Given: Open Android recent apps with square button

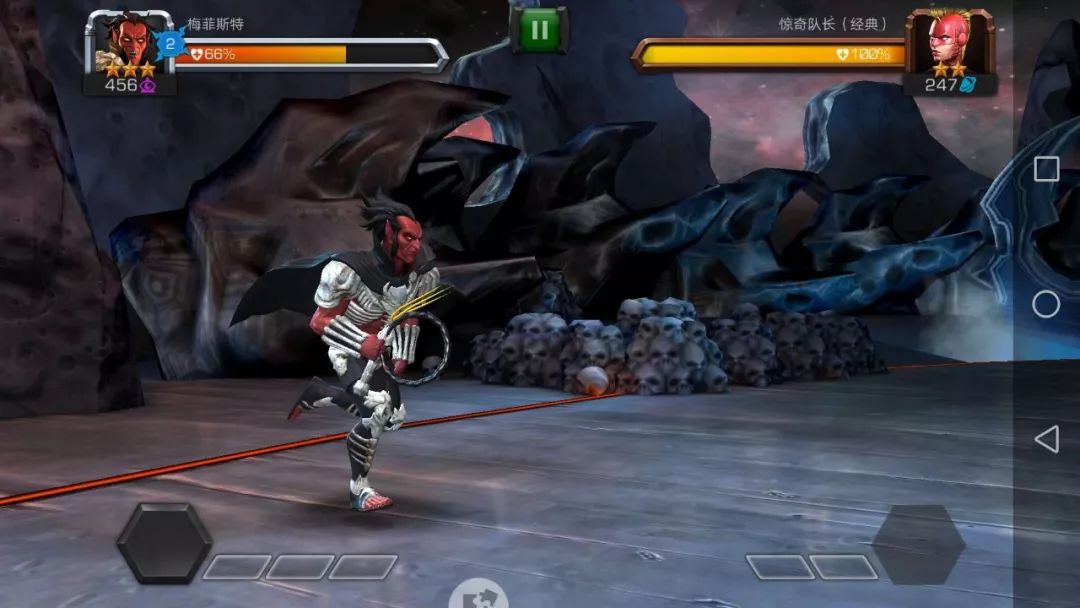Looking at the screenshot, I should 1046,169.
